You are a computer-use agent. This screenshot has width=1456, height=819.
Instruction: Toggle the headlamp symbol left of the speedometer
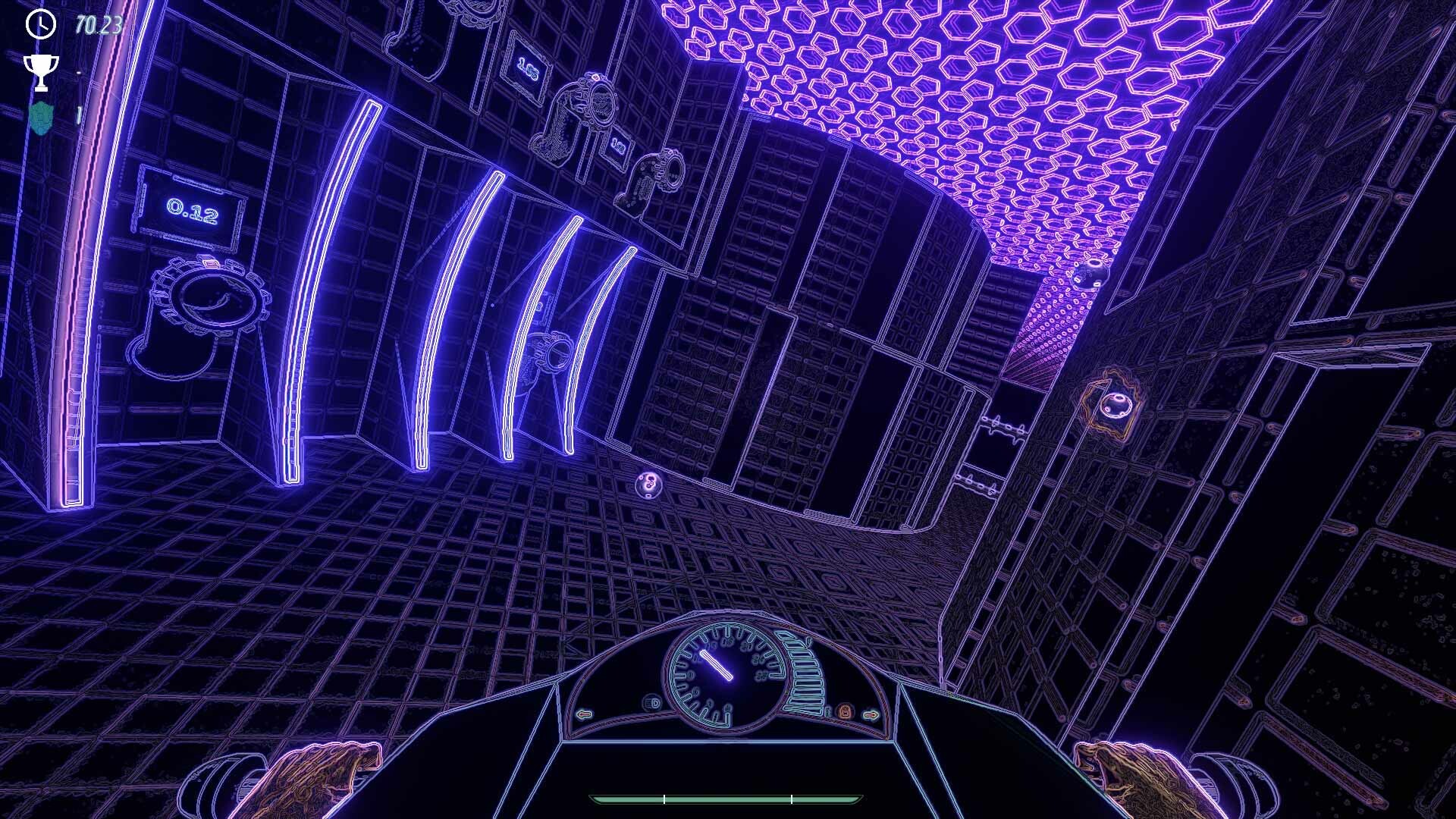[652, 704]
